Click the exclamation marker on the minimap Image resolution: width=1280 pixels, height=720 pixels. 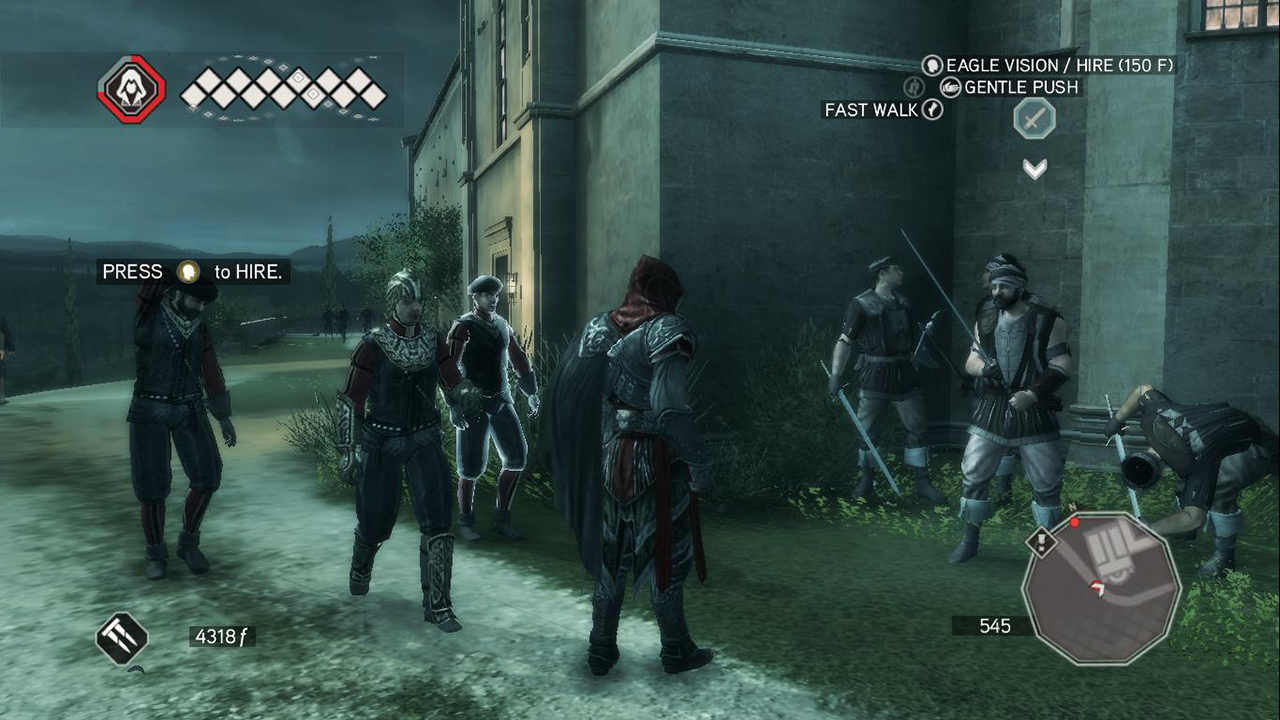tap(1042, 543)
